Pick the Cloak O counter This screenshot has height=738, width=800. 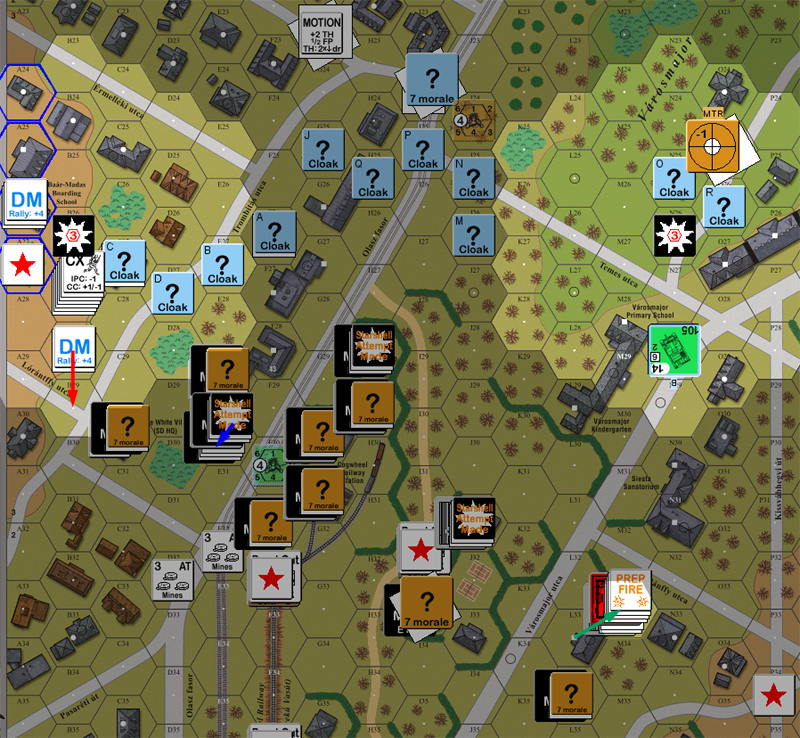tap(674, 180)
